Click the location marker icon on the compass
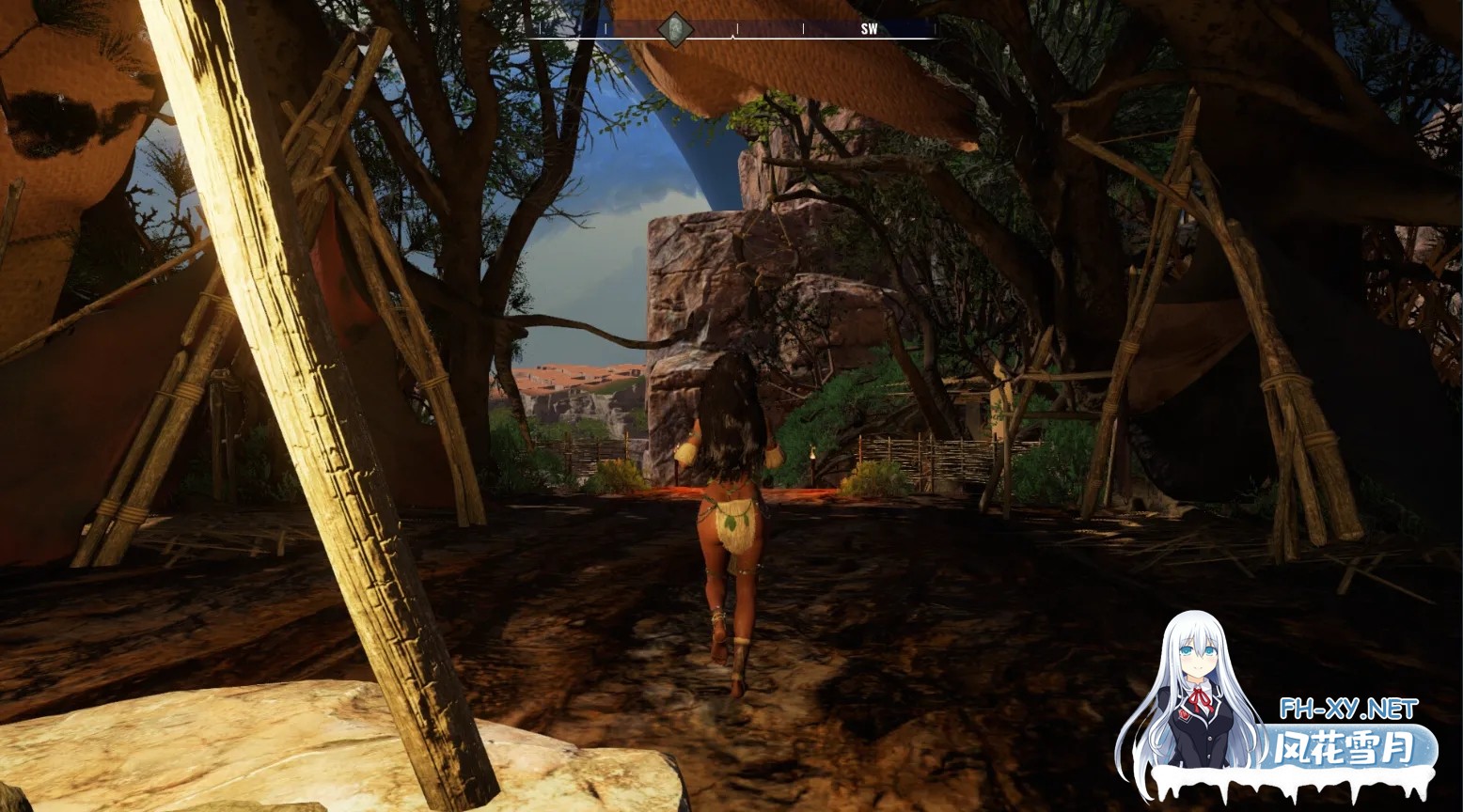The height and width of the screenshot is (812, 1463). pos(674,29)
